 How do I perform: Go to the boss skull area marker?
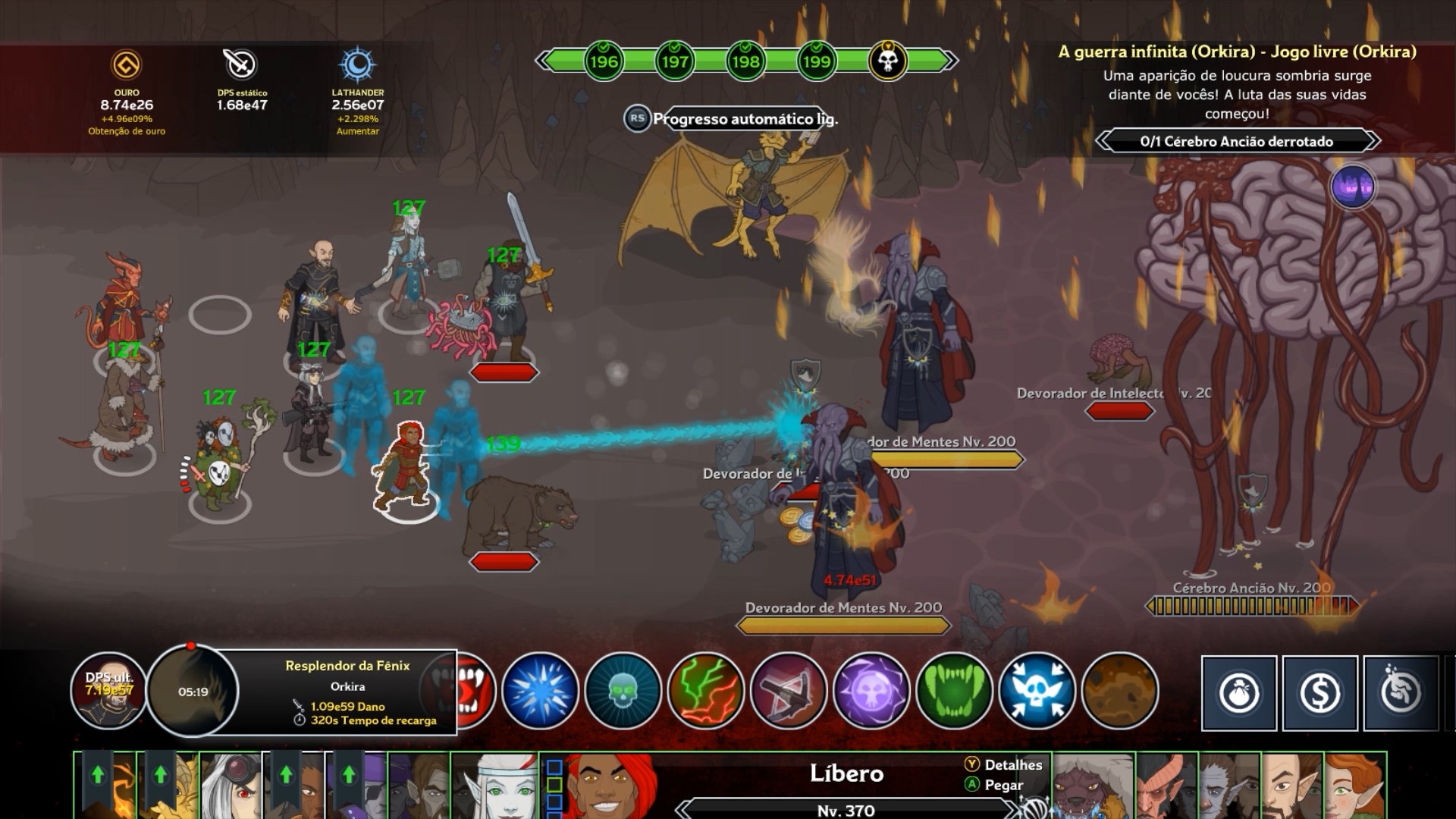tap(888, 60)
